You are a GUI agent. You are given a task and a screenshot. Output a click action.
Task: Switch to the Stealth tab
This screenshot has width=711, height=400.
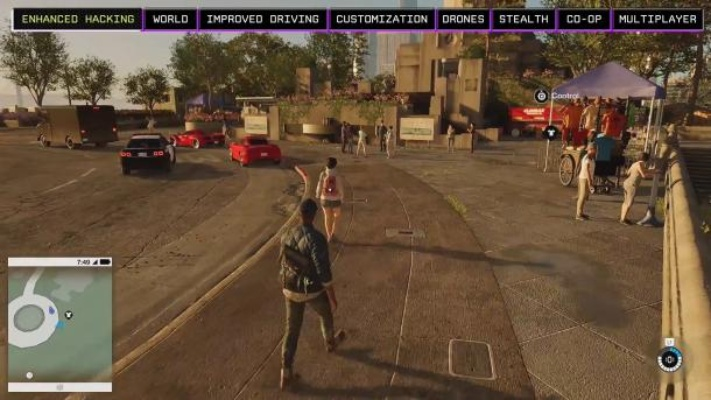click(522, 19)
